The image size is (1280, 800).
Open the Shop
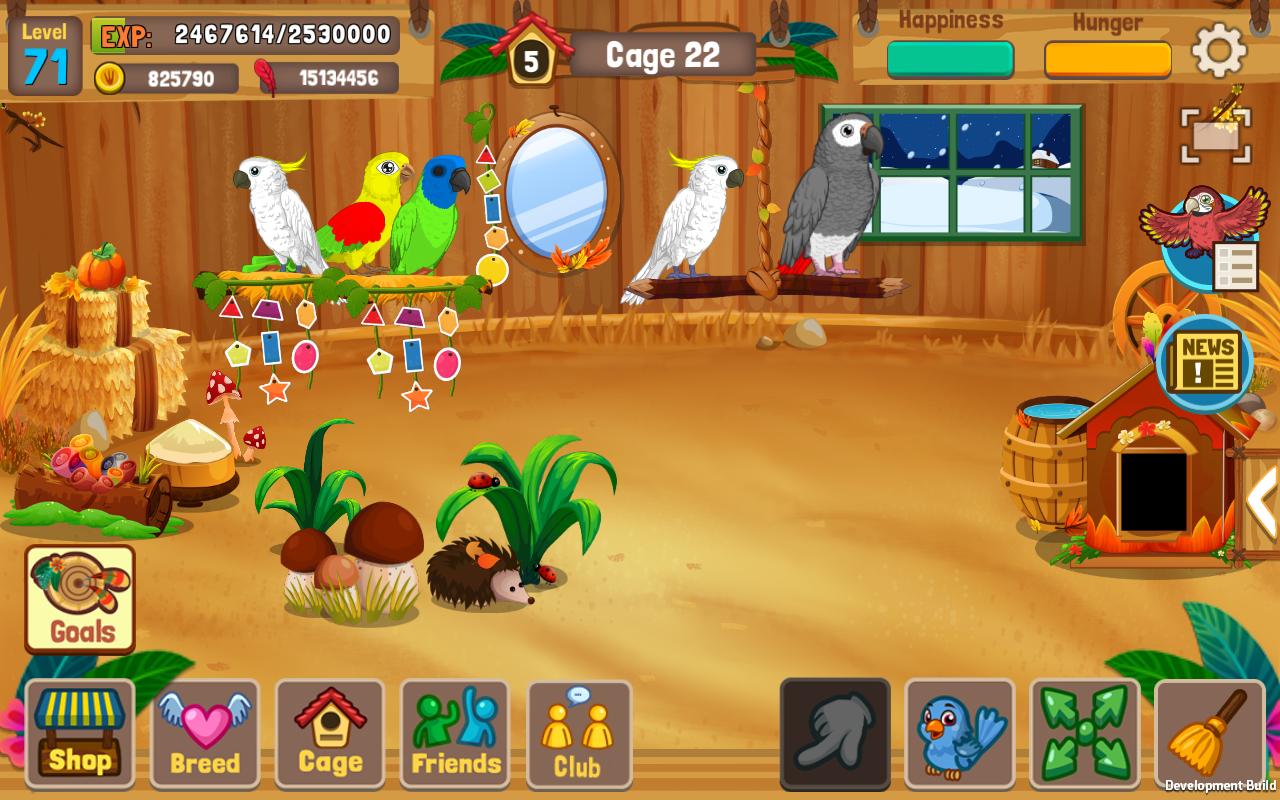(79, 735)
